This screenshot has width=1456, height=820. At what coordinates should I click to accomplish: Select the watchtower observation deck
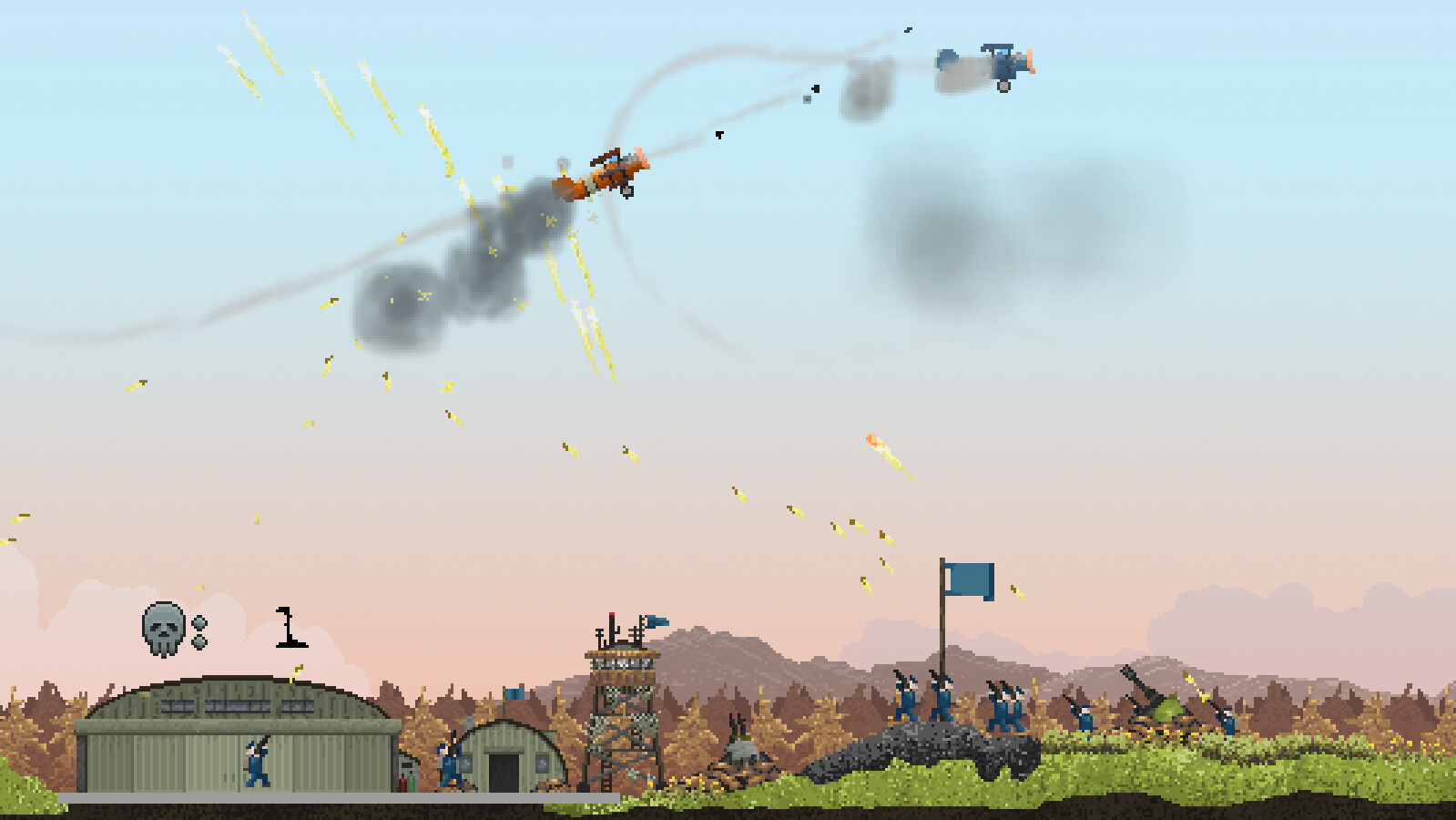(622, 663)
